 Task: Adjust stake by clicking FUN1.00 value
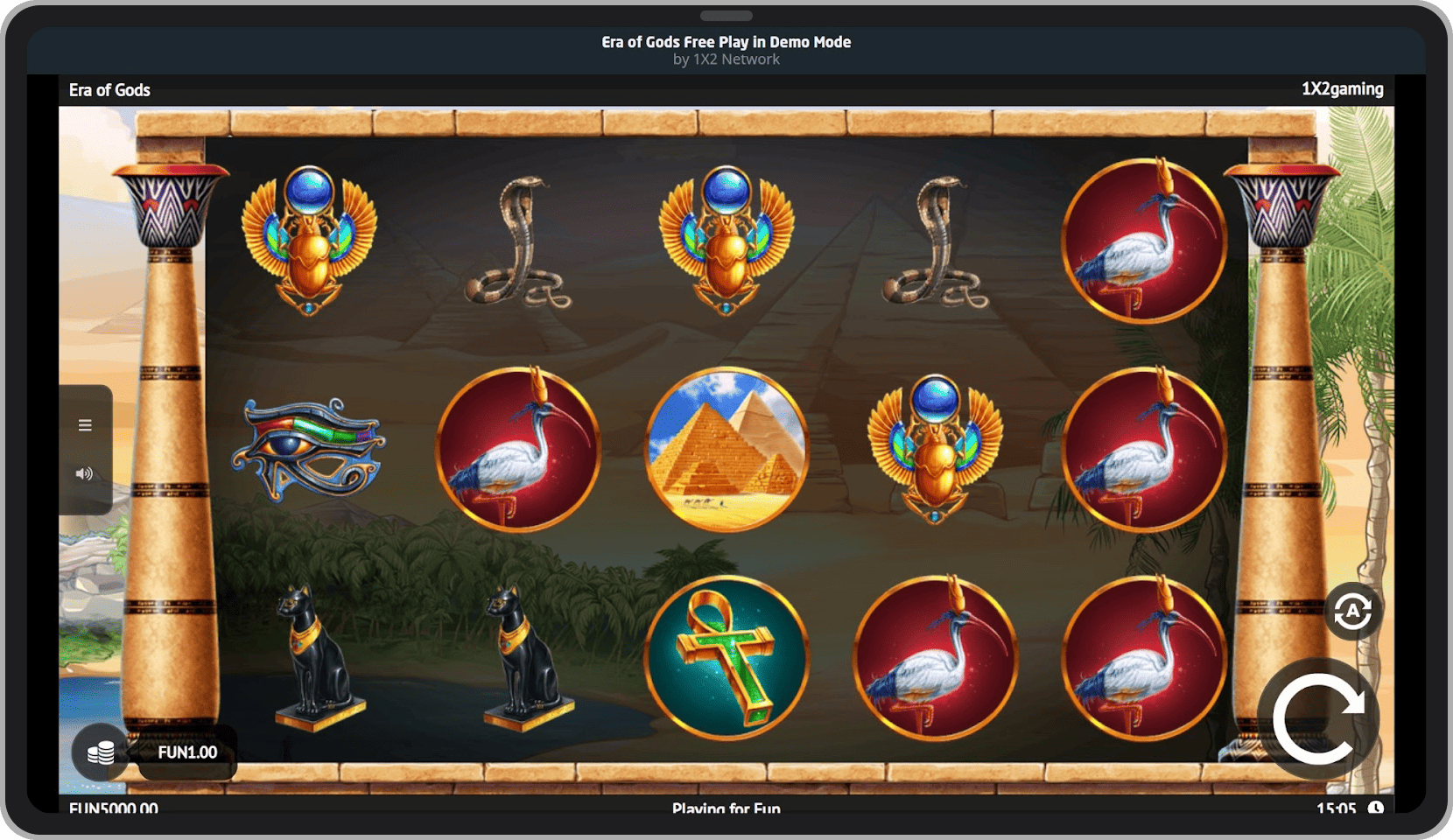[186, 751]
